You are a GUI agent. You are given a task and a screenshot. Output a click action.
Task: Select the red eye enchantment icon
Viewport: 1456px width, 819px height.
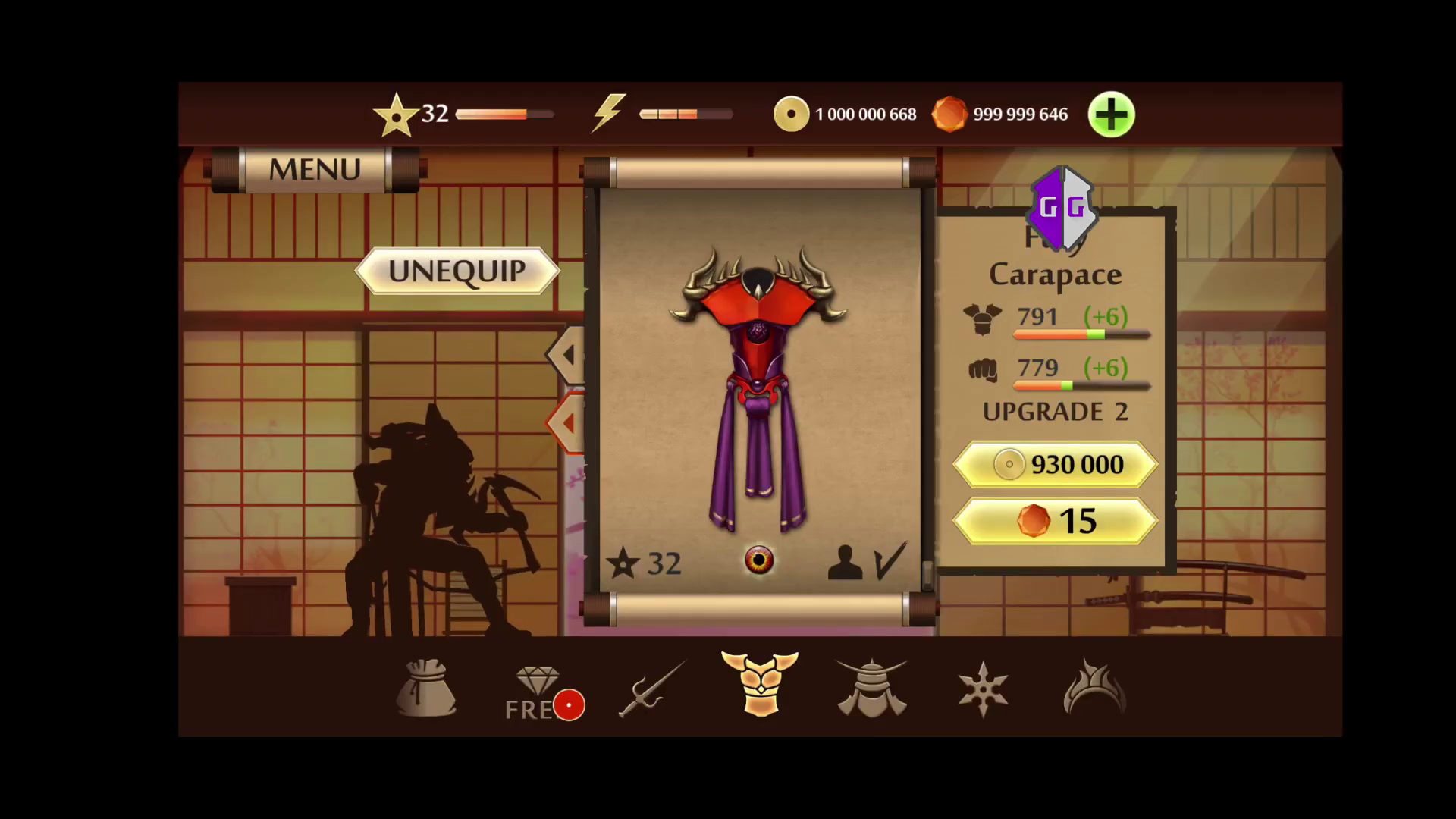(759, 560)
